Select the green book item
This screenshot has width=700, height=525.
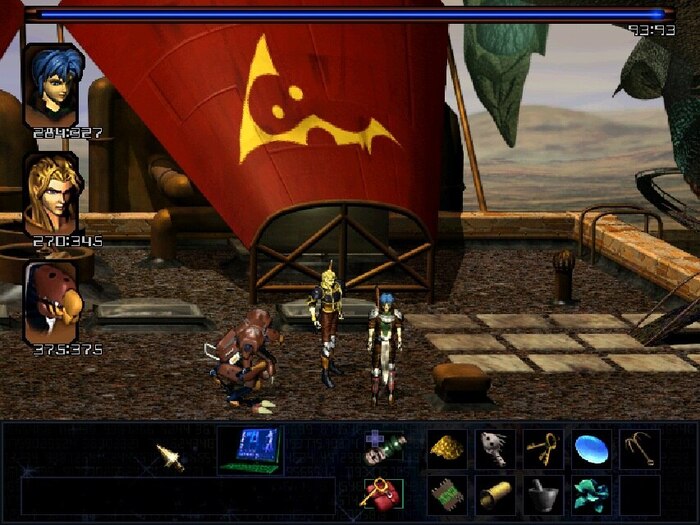pyautogui.click(x=447, y=494)
